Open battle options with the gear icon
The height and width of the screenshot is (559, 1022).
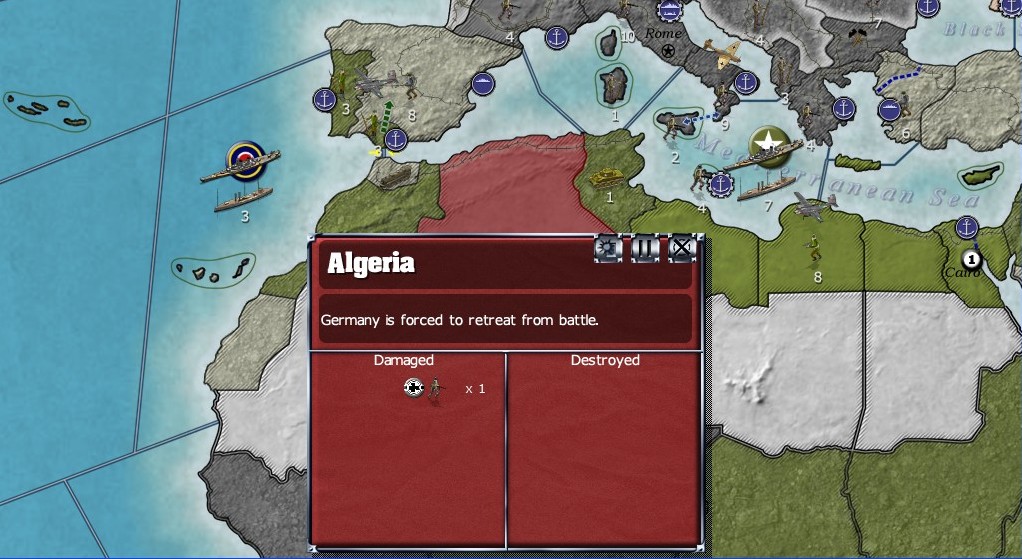(608, 248)
